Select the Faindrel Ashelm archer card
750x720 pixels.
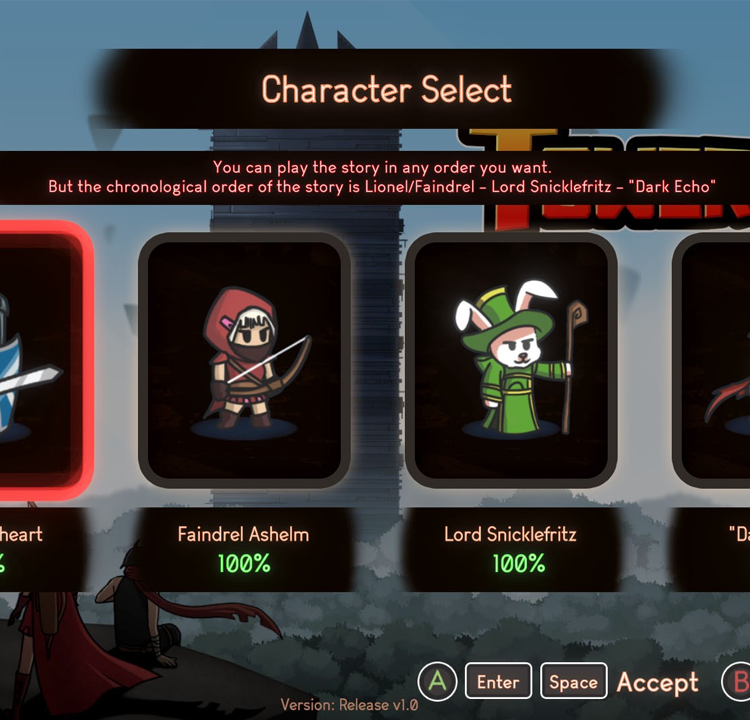(x=245, y=360)
